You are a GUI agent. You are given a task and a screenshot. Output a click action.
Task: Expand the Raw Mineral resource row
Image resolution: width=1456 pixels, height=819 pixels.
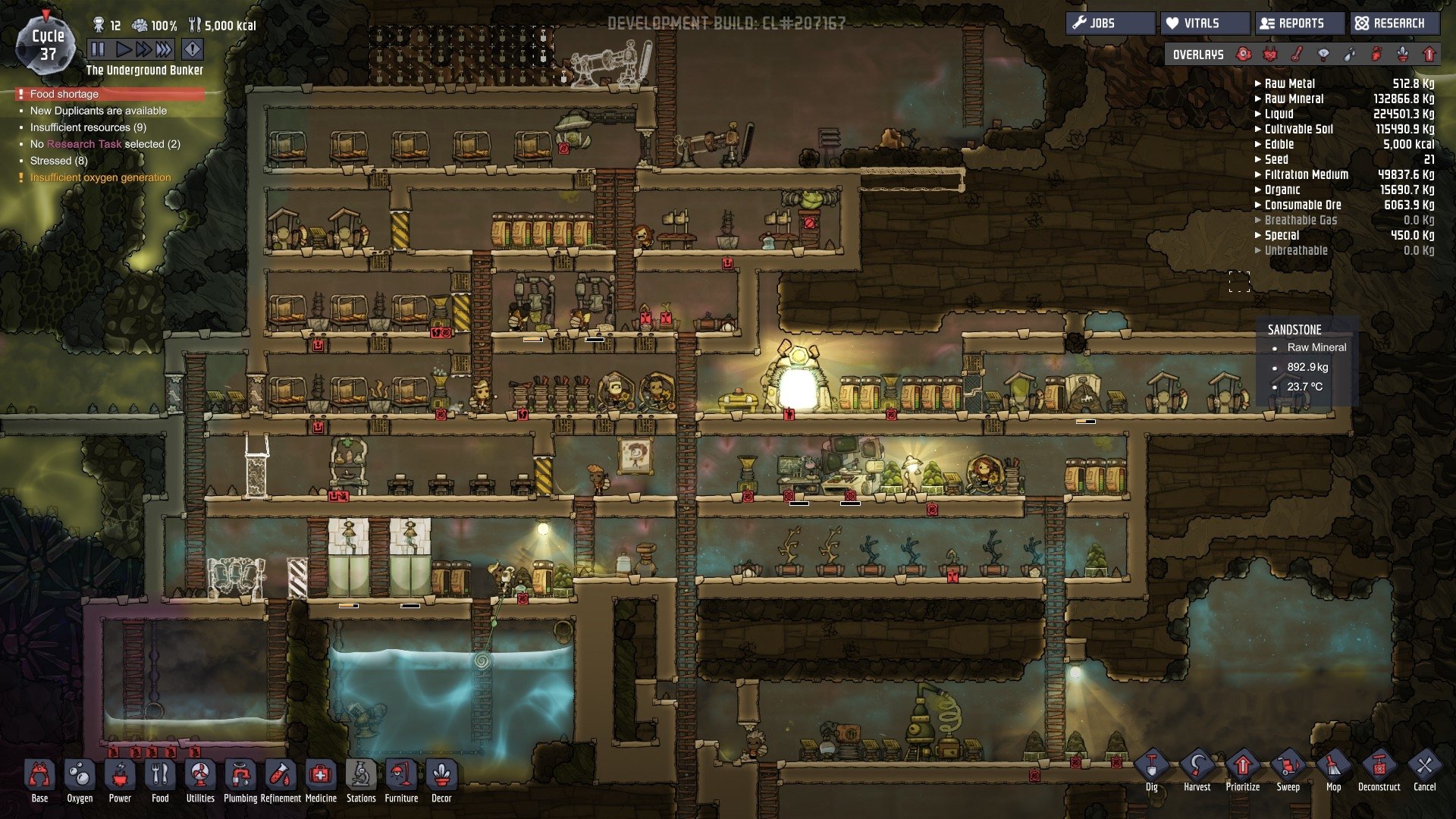[1291, 99]
